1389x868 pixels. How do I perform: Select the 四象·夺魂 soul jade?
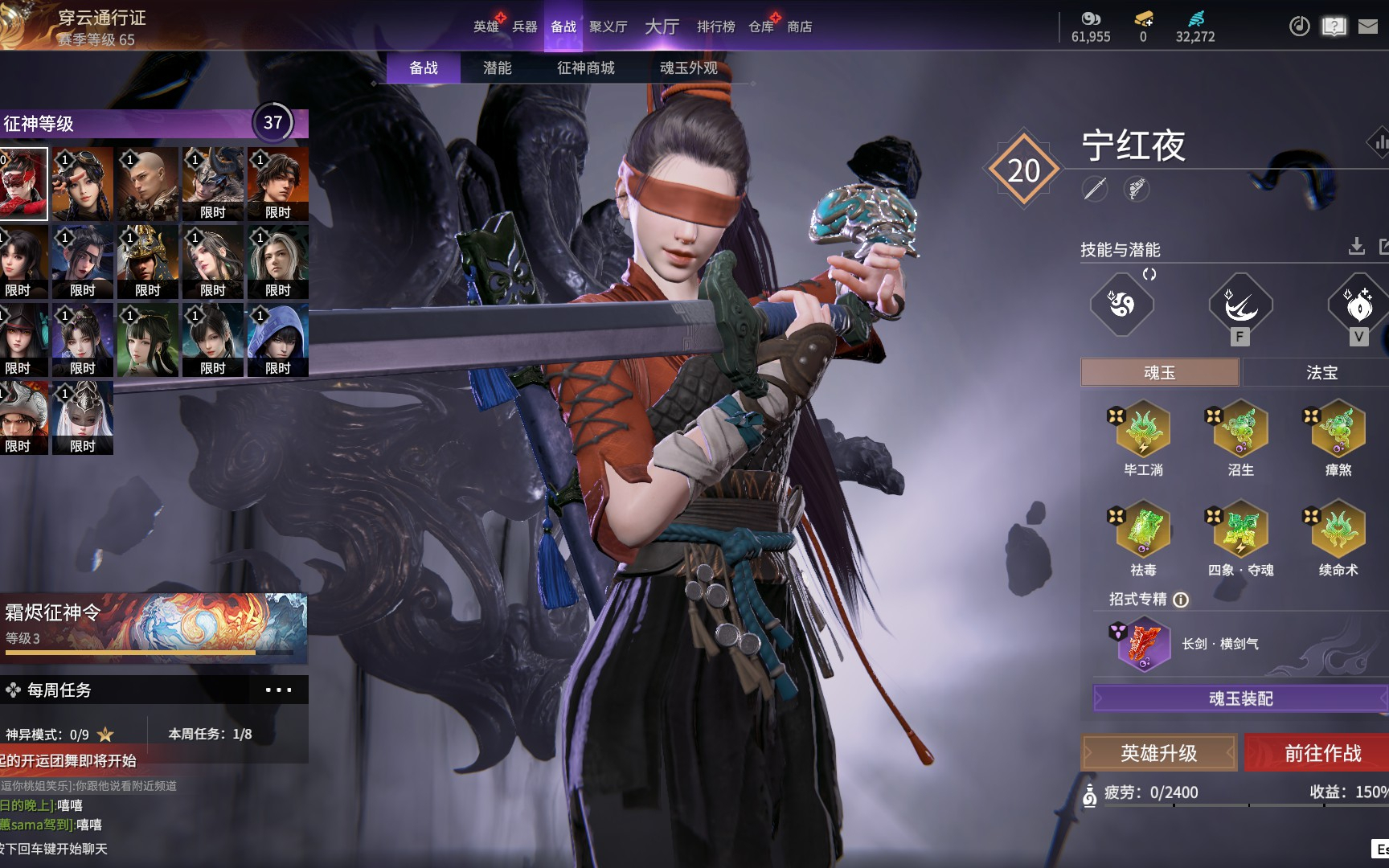tap(1240, 530)
